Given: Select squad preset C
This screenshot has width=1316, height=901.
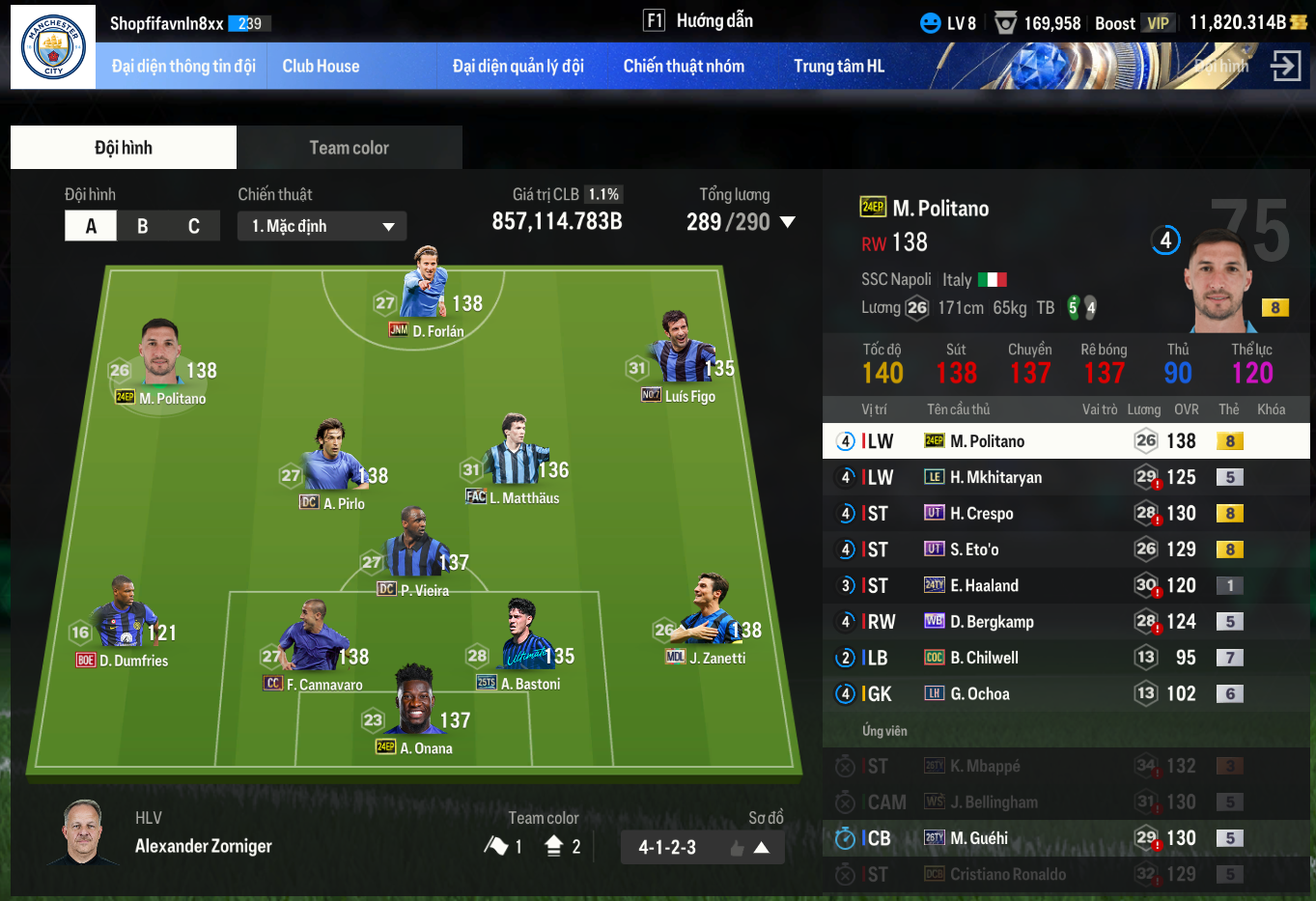Looking at the screenshot, I should pos(194,226).
